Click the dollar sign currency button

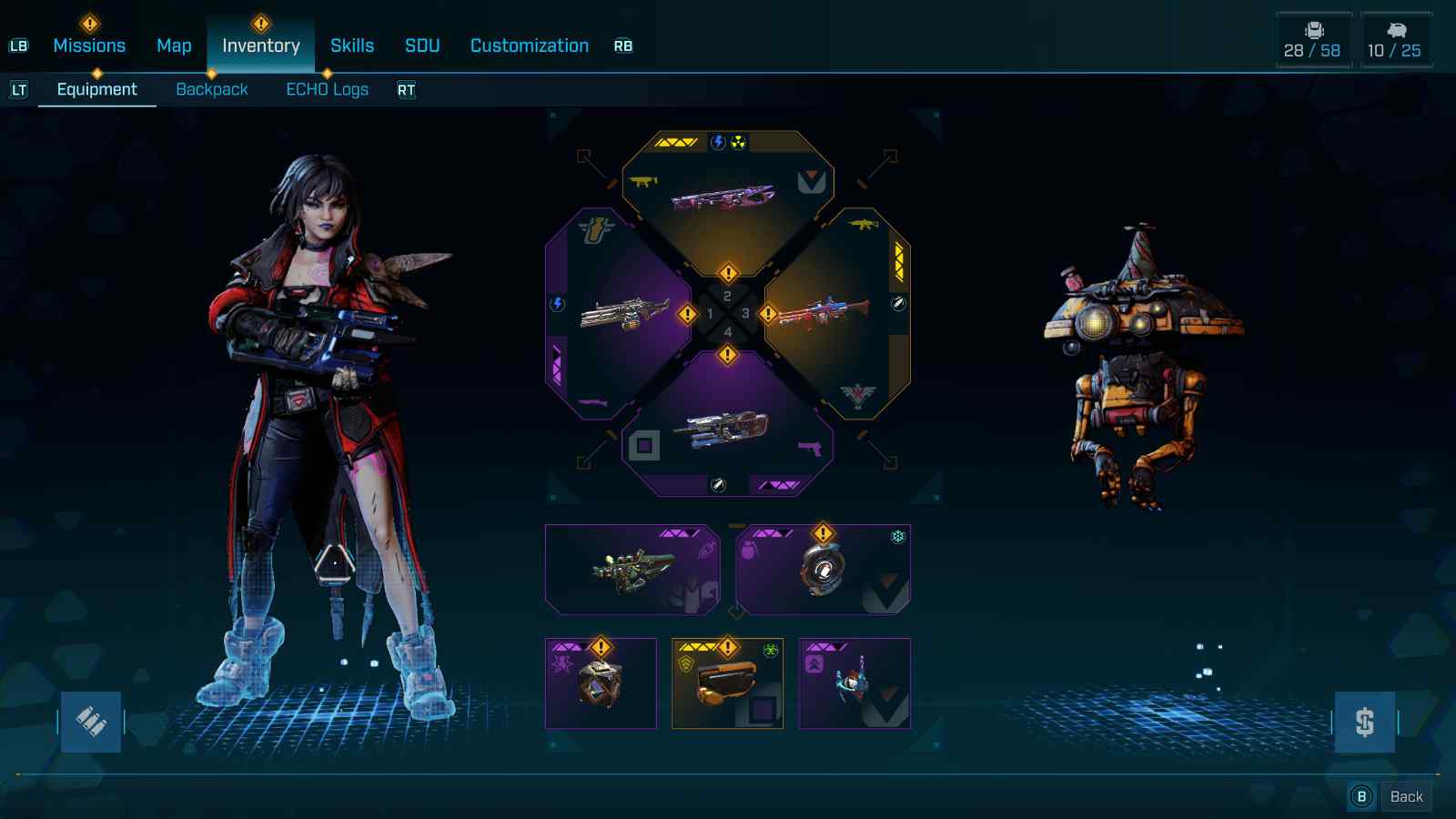(x=1364, y=722)
